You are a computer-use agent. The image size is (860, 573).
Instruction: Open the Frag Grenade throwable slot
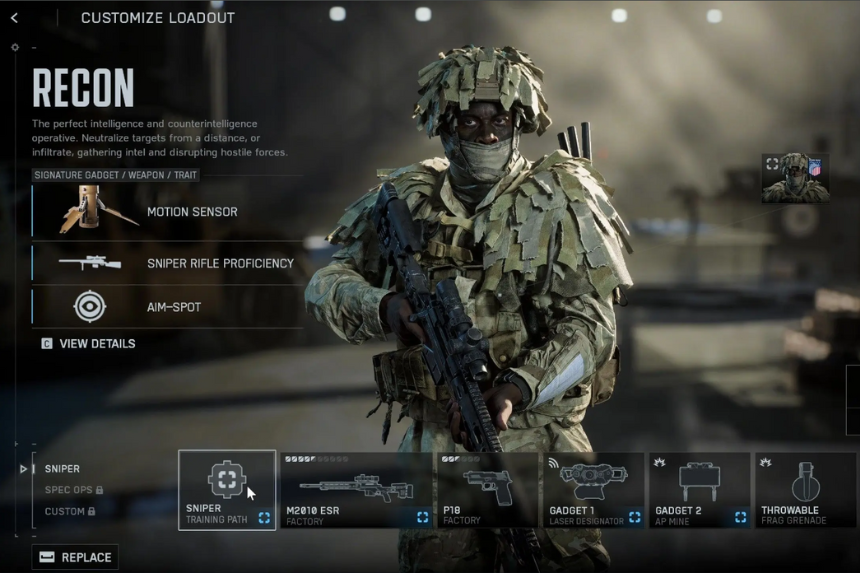pos(805,490)
